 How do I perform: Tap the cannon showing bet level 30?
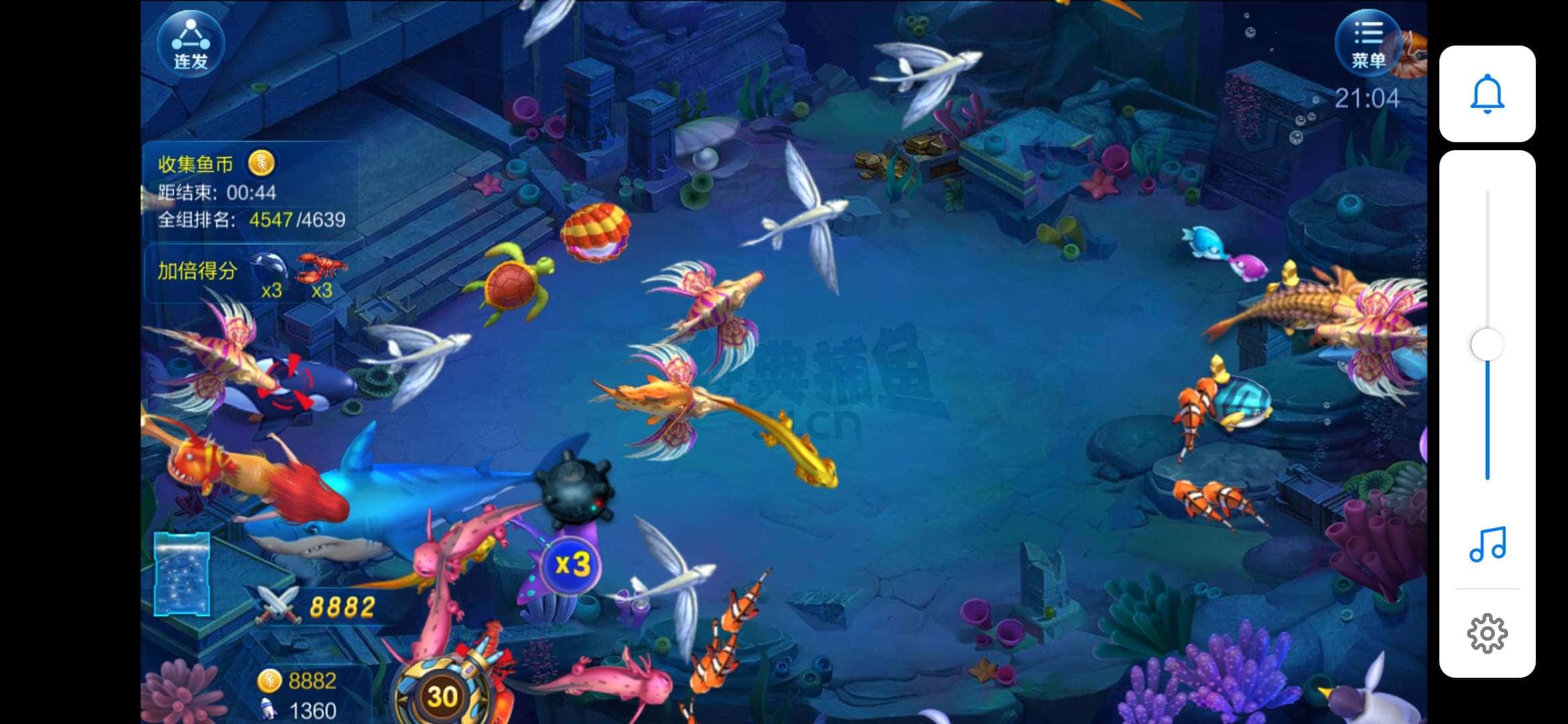(443, 696)
